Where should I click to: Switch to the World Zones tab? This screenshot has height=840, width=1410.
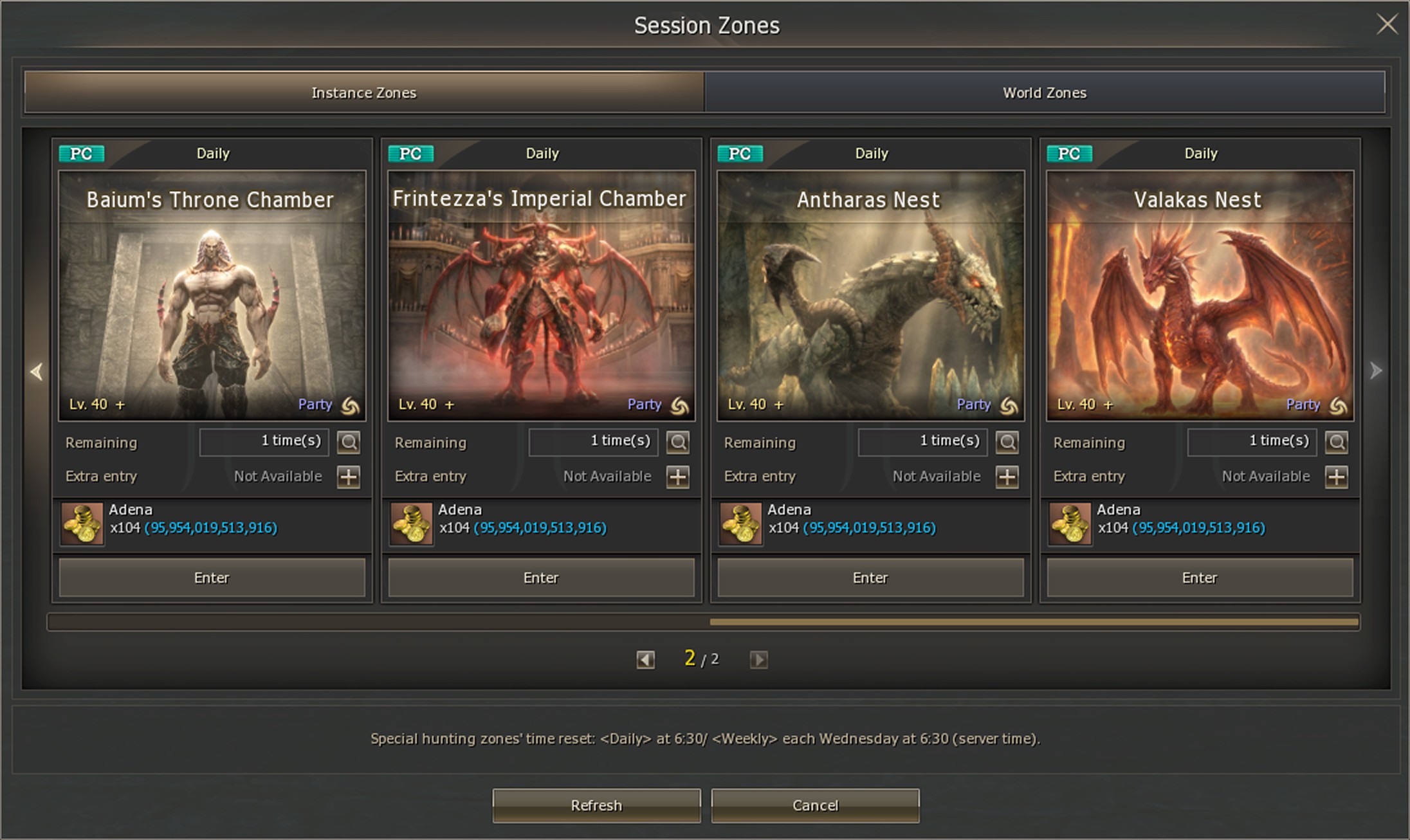pos(1044,93)
